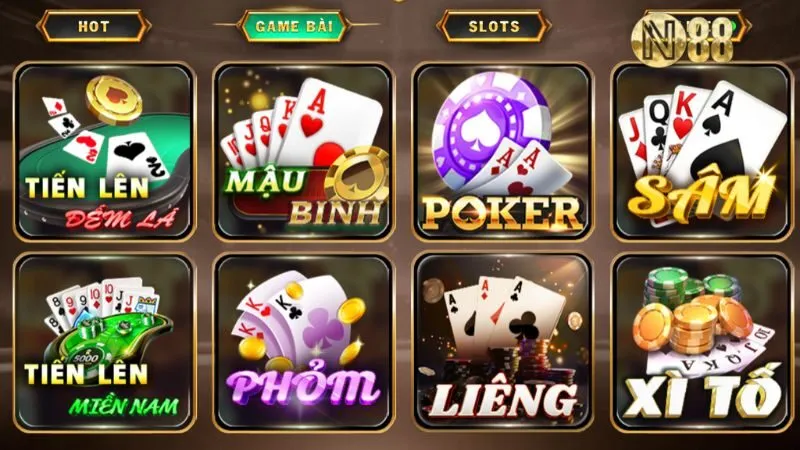Viewport: 800px width, 450px height.
Task: Play the Sâm card game
Action: click(699, 152)
